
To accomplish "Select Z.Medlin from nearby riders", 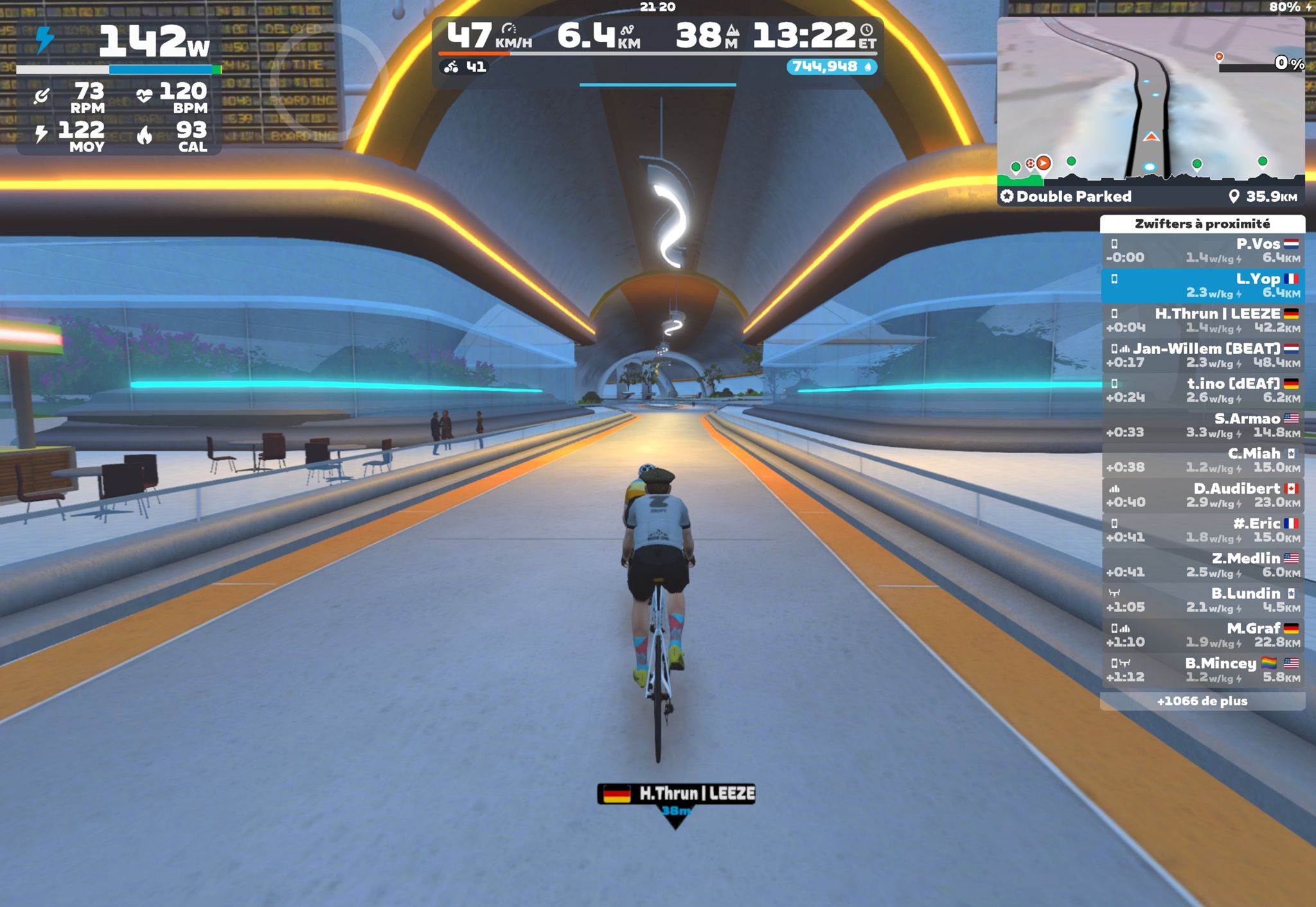I will click(1202, 565).
